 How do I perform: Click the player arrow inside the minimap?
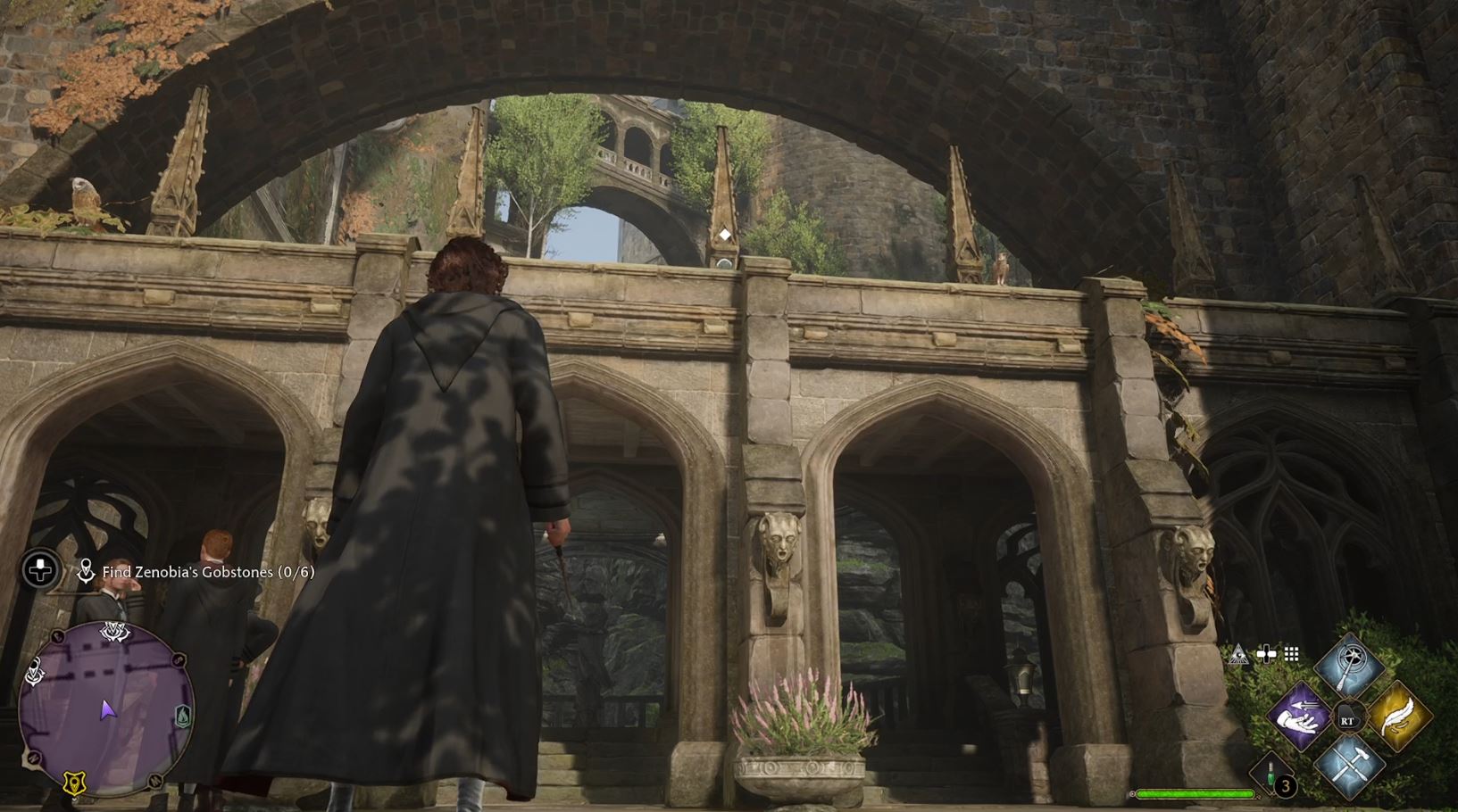coord(108,711)
